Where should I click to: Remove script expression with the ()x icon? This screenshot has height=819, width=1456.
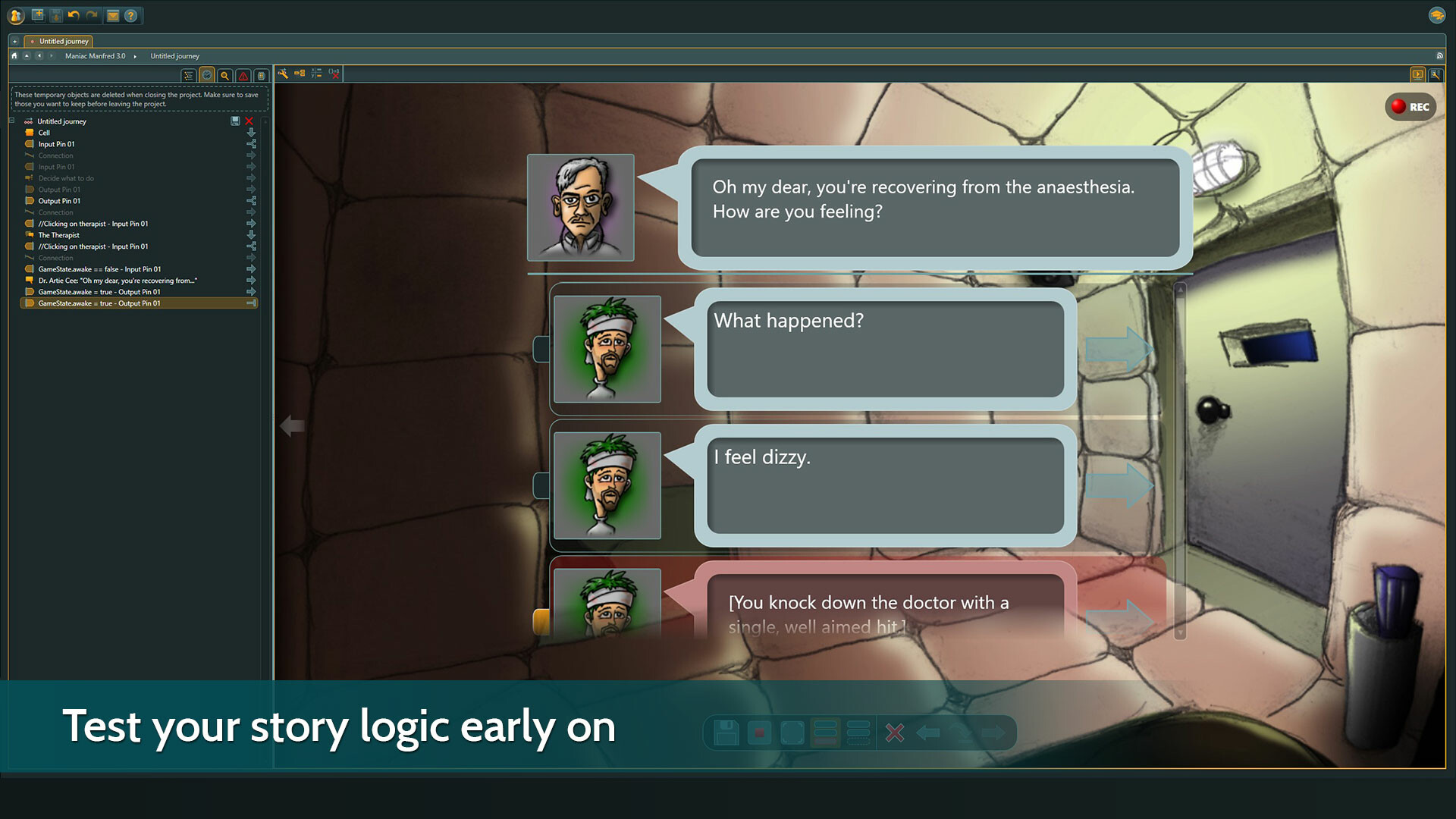(x=334, y=74)
